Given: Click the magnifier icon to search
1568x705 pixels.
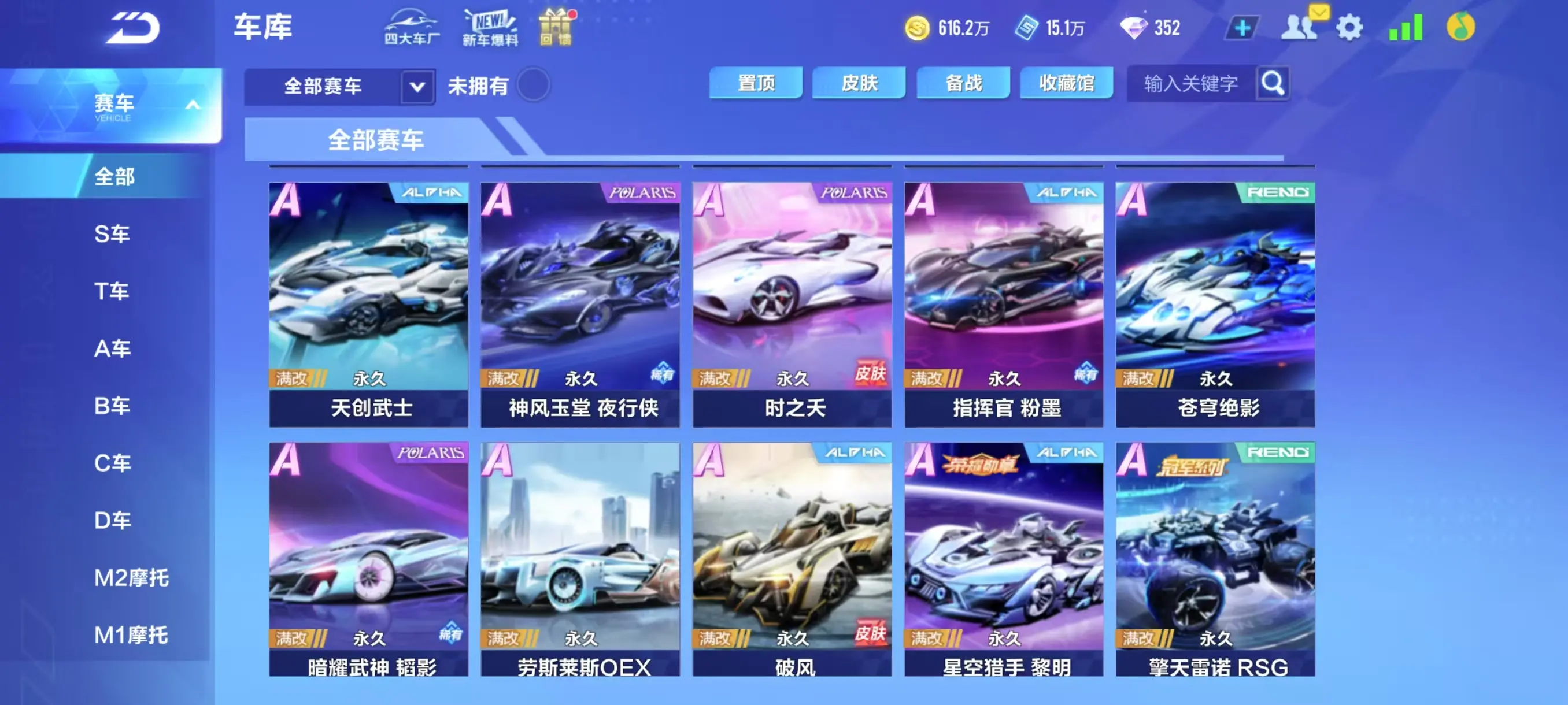Looking at the screenshot, I should coord(1272,84).
